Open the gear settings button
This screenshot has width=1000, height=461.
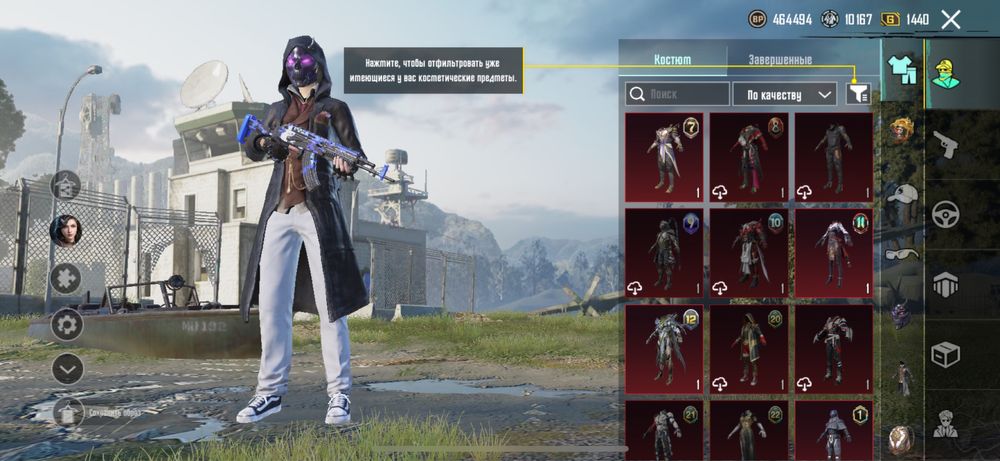click(x=67, y=323)
